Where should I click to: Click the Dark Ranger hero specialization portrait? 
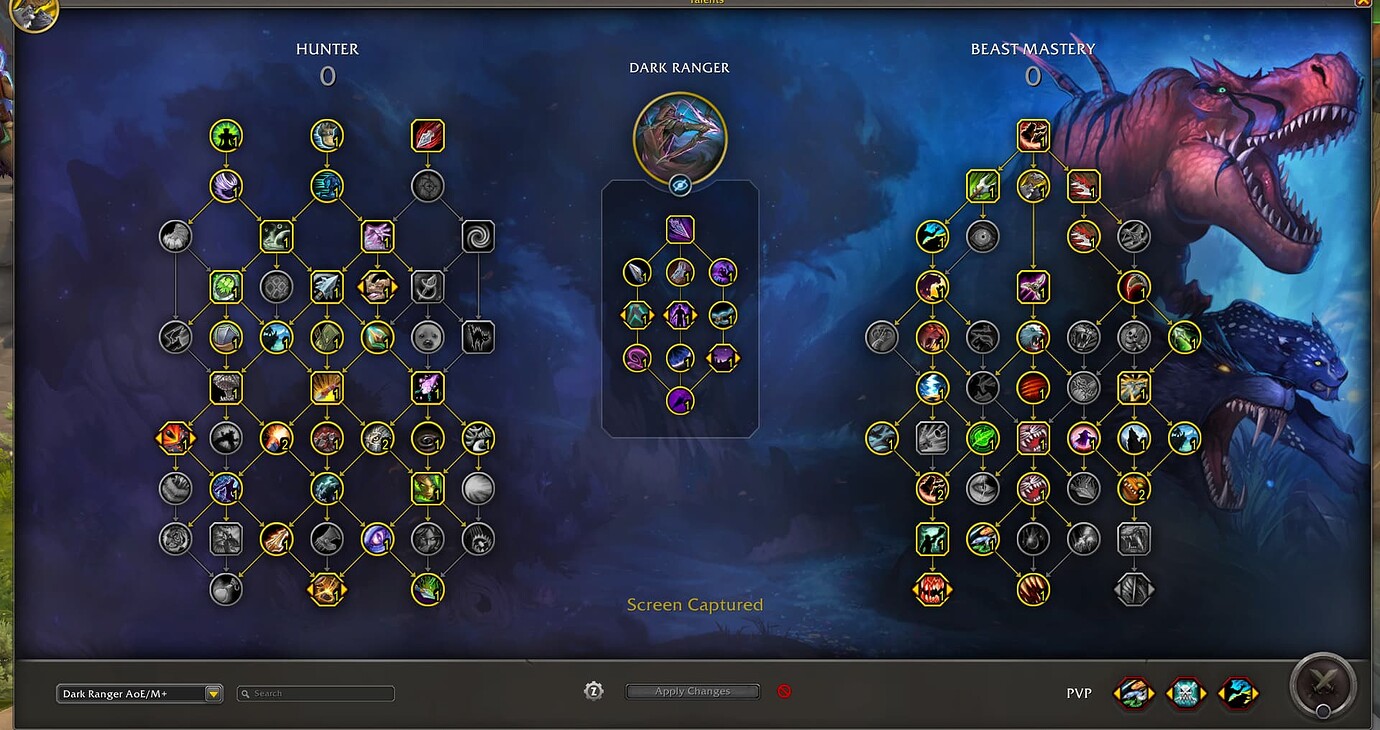(x=680, y=139)
